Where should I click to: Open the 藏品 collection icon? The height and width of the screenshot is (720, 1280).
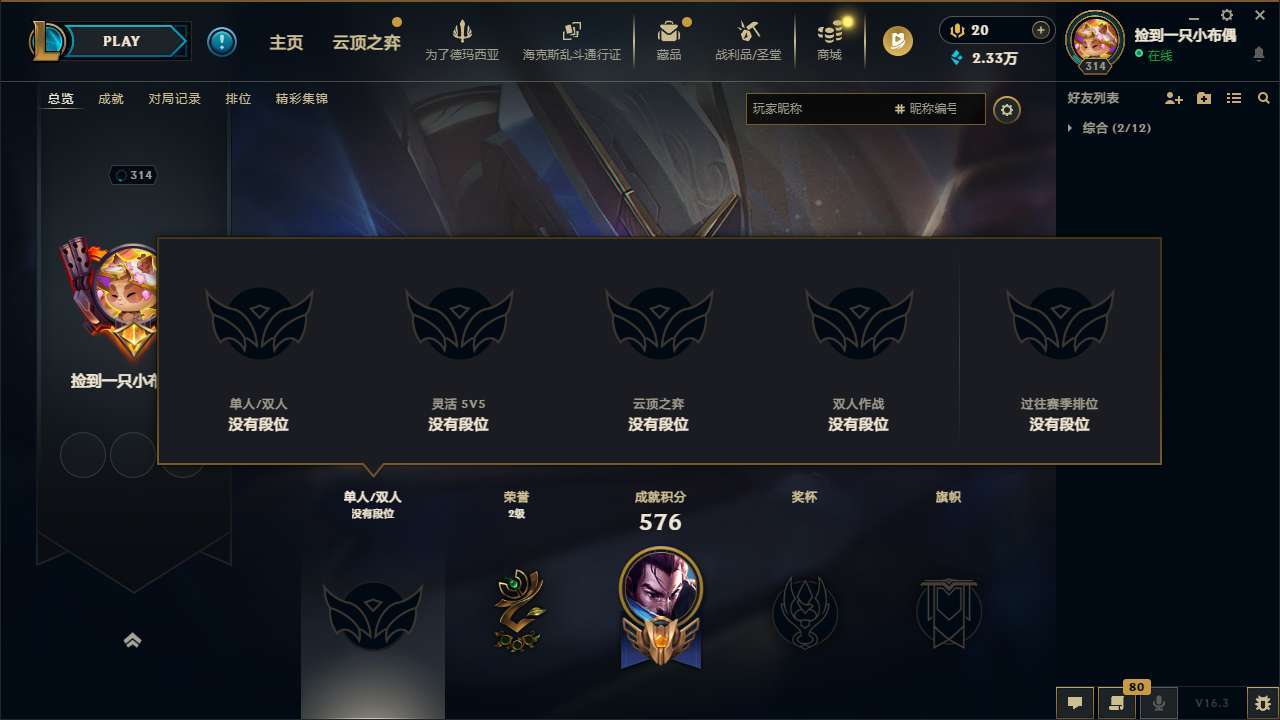[668, 41]
